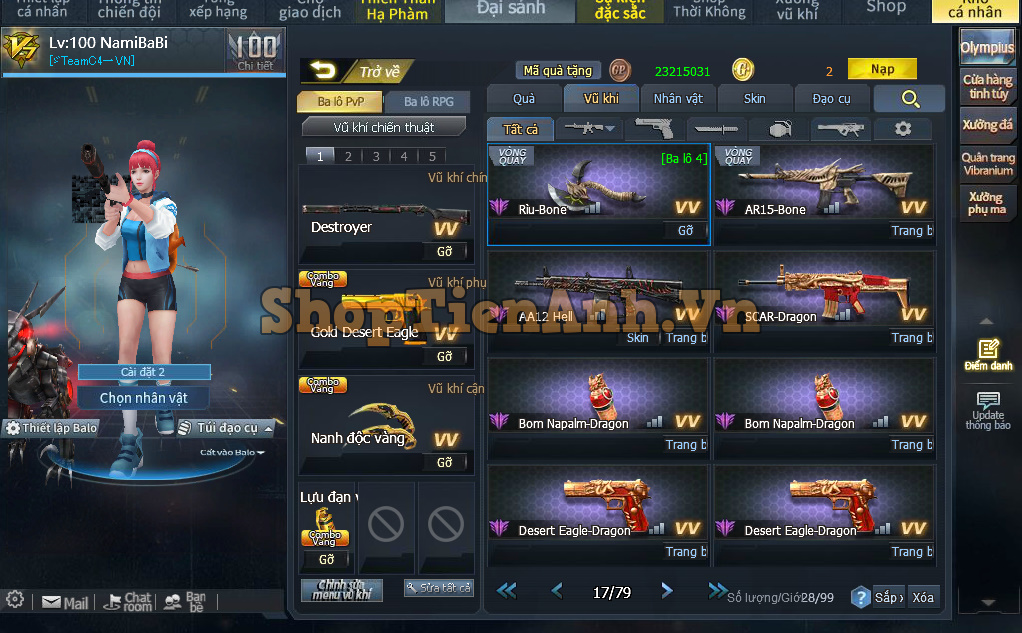The height and width of the screenshot is (633, 1022).
Task: Select the AR15-Bone weapon tile
Action: 824,185
